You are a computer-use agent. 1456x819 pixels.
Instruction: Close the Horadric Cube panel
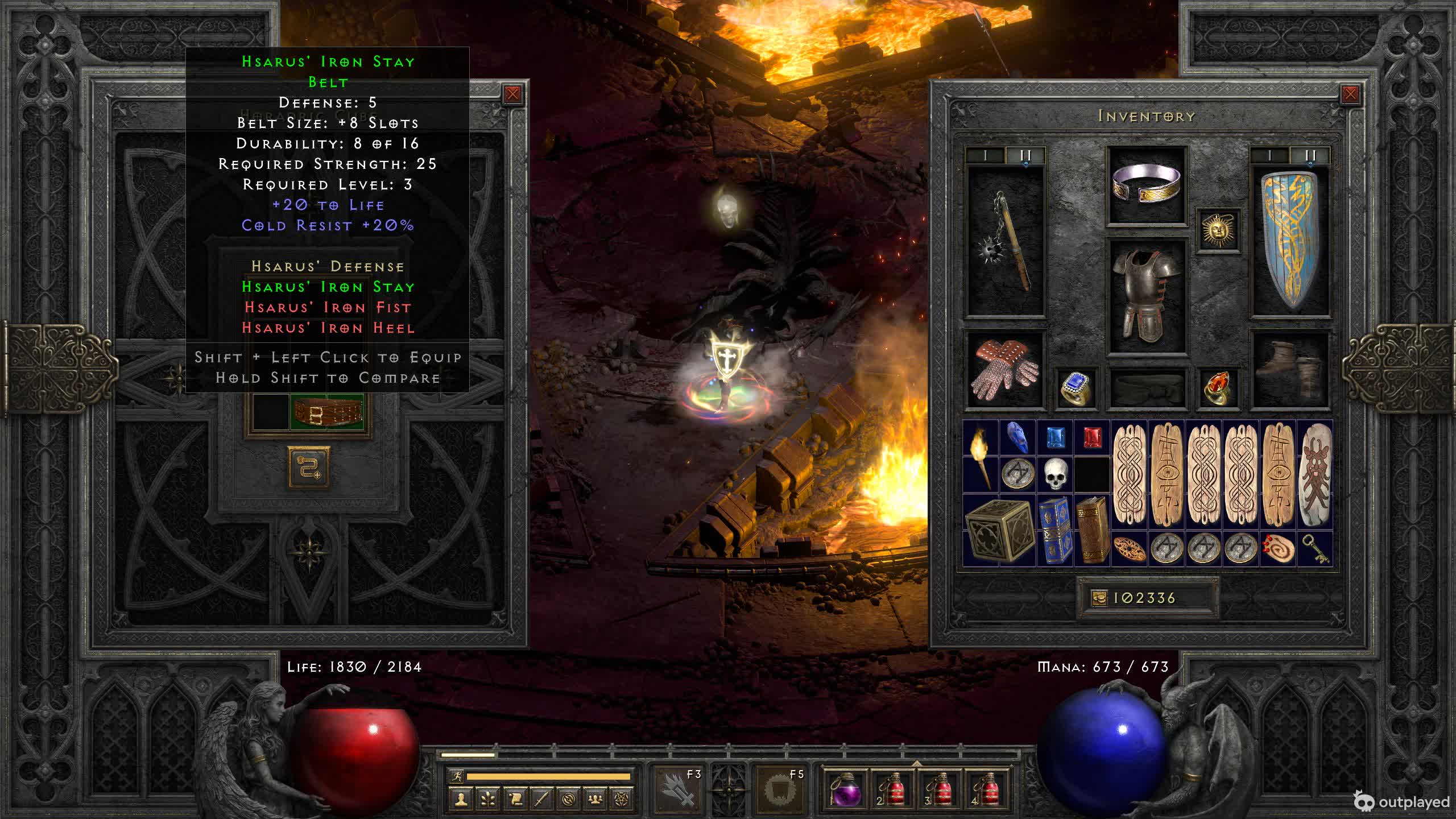(512, 94)
